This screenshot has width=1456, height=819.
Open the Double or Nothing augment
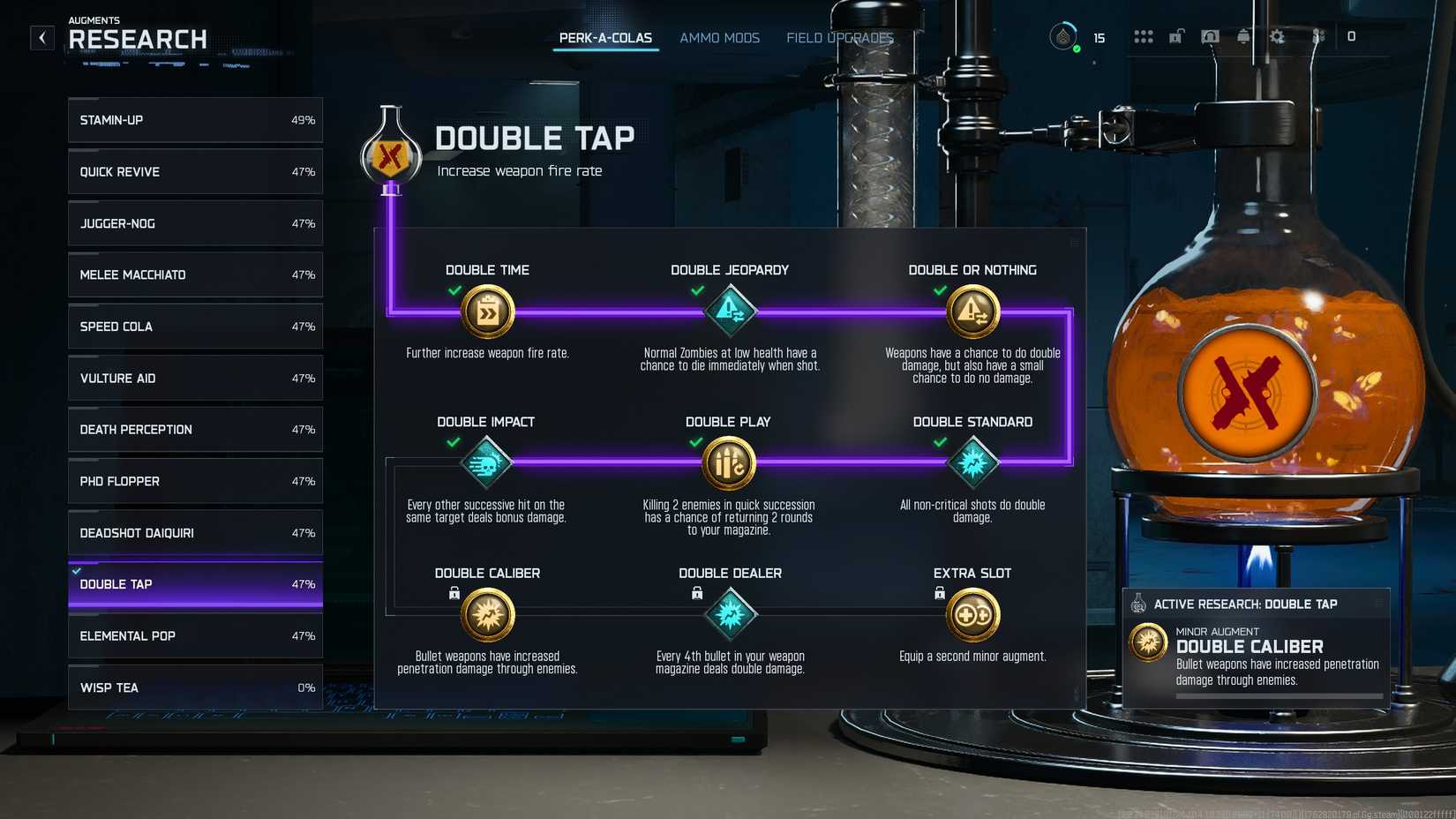tap(972, 311)
